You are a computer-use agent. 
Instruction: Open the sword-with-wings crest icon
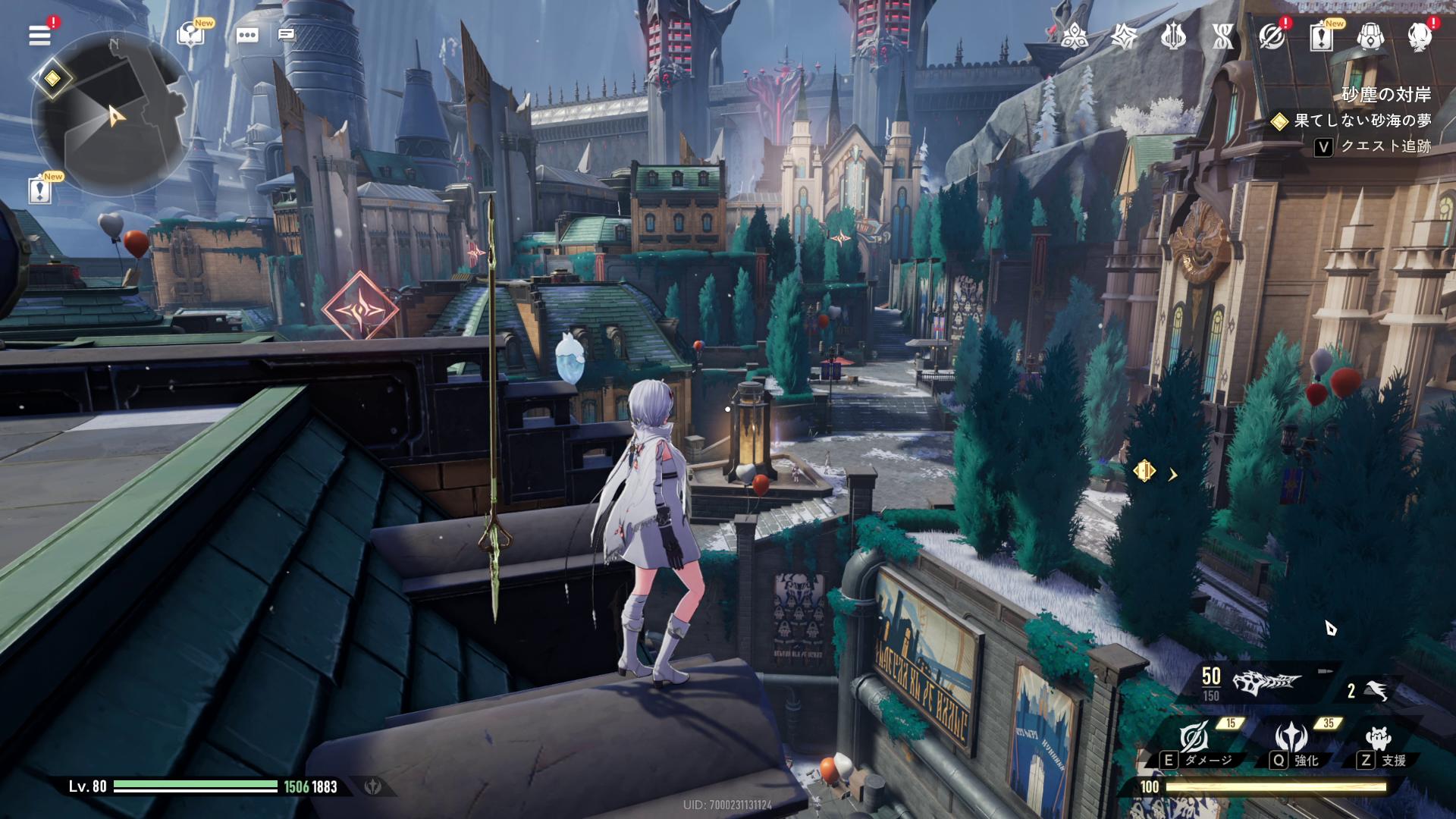(x=1172, y=36)
